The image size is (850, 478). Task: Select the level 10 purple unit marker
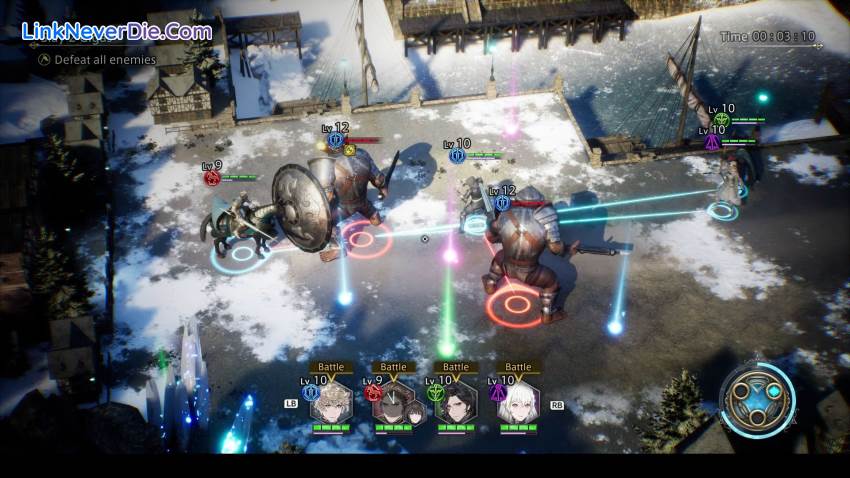(x=712, y=142)
